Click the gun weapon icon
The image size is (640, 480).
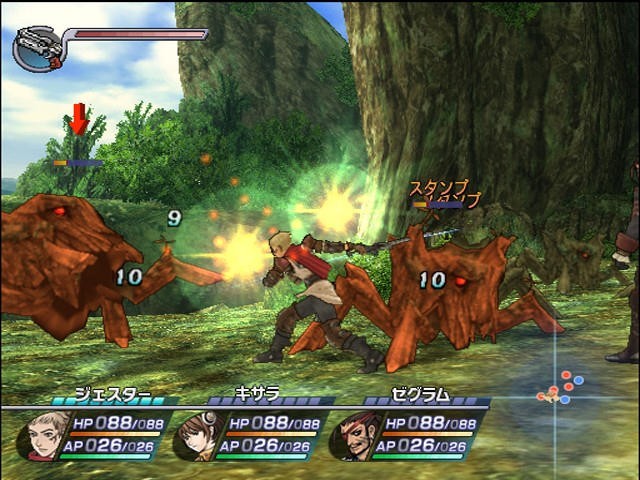tap(39, 49)
